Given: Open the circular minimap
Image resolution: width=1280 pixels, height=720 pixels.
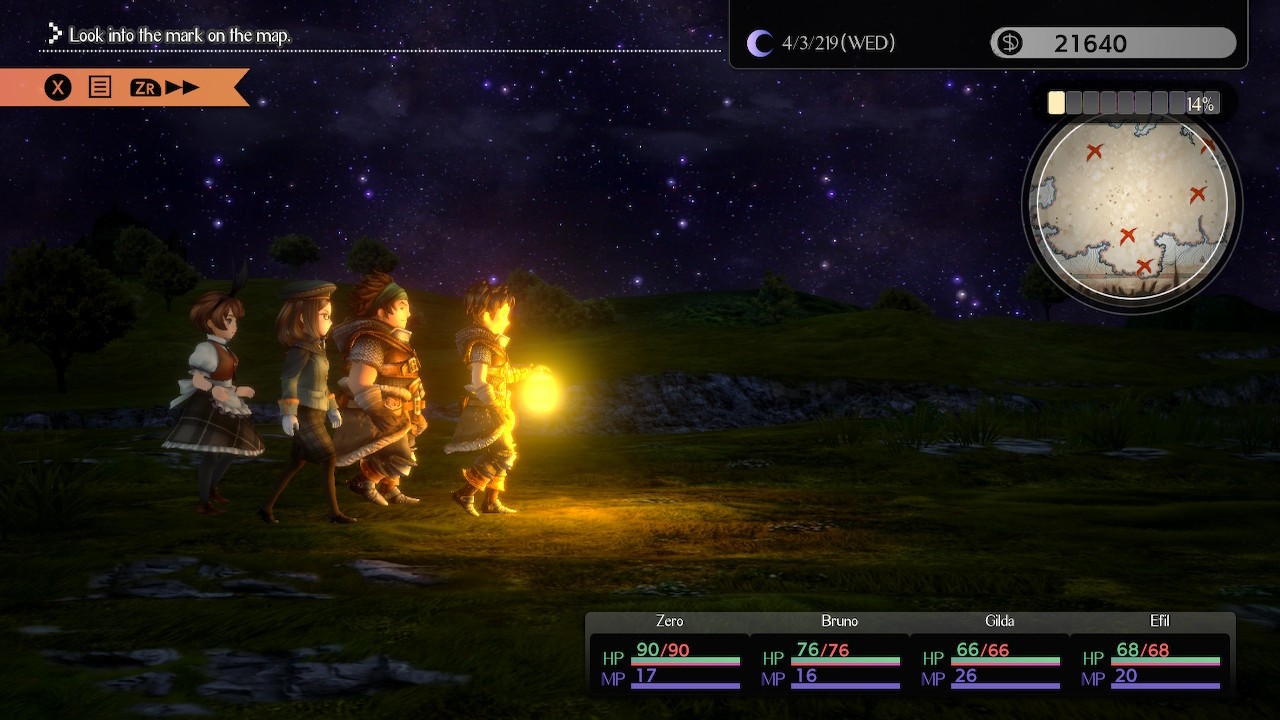Looking at the screenshot, I should pyautogui.click(x=1131, y=205).
